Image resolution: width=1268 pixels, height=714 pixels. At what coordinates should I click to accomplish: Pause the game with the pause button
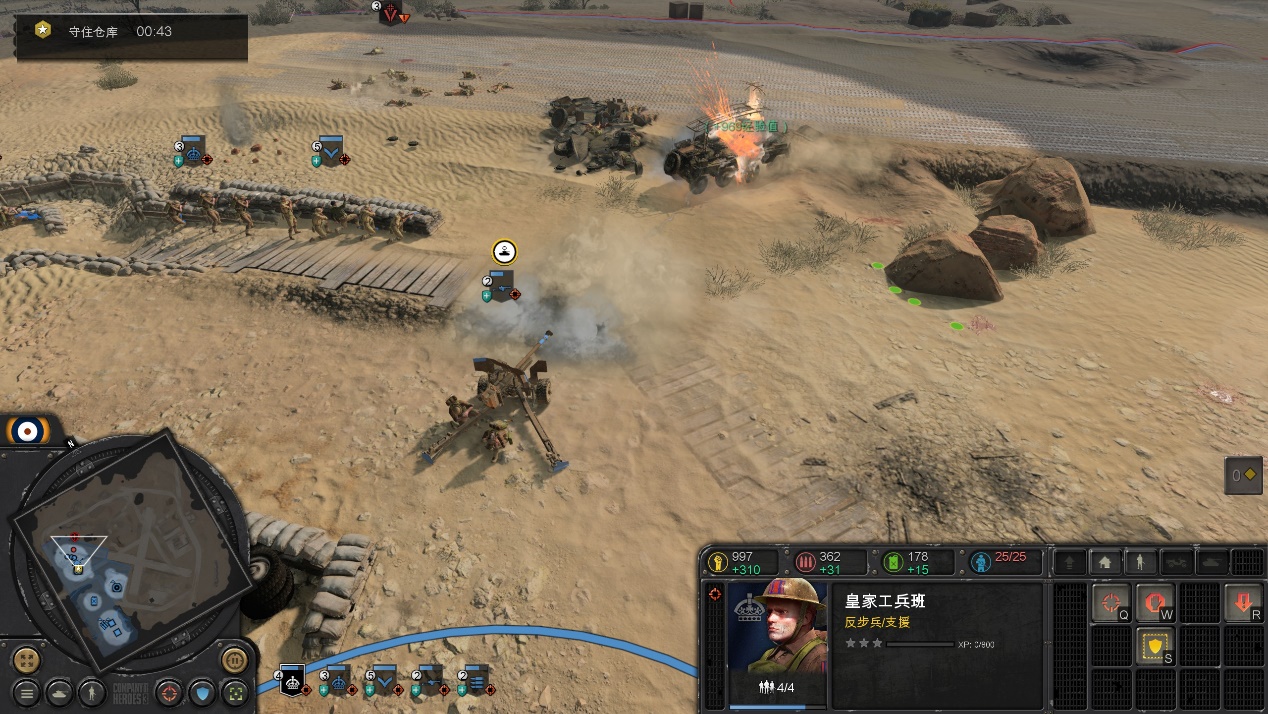234,660
